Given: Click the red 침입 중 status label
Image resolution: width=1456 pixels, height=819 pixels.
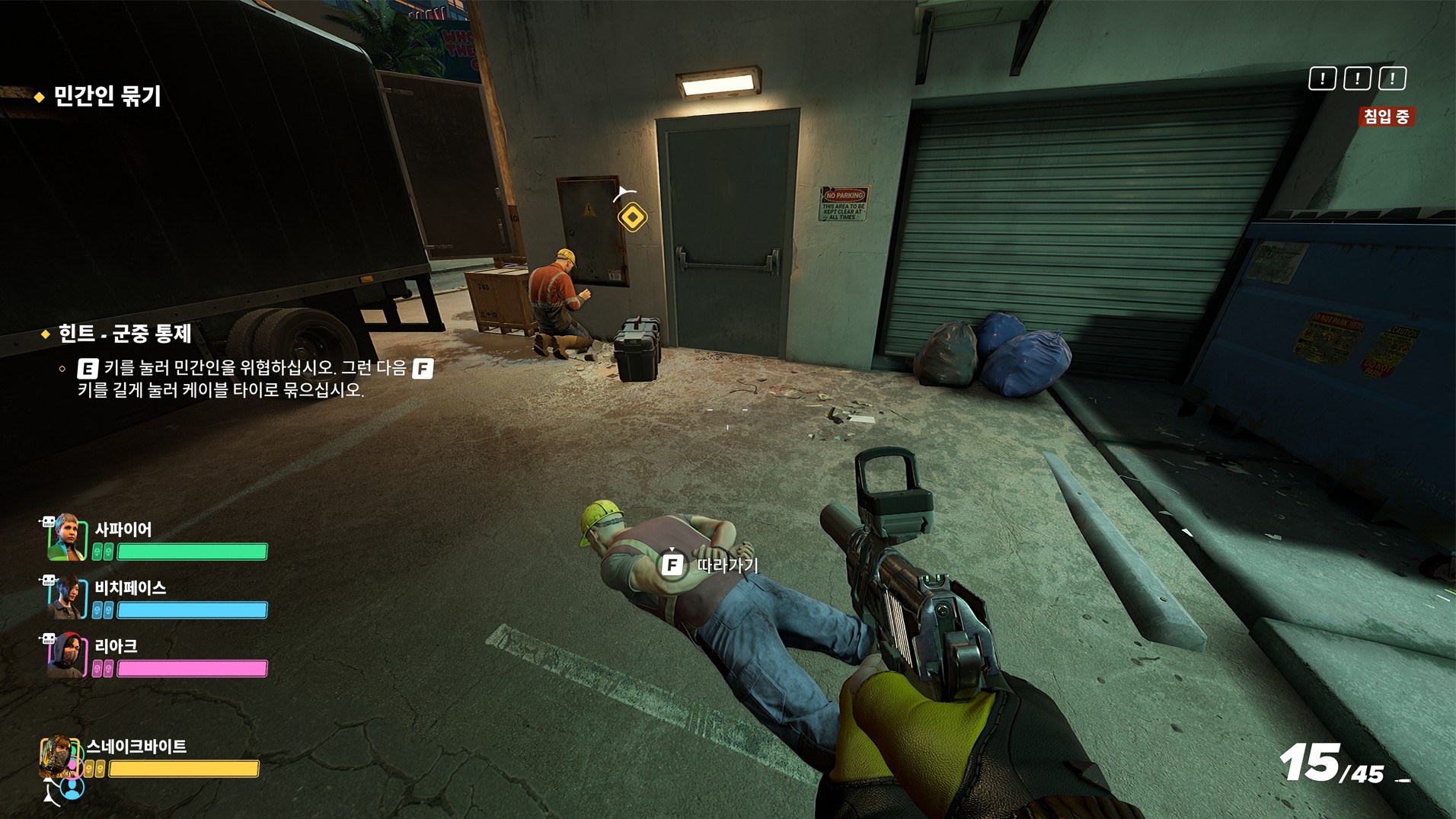Looking at the screenshot, I should click(x=1386, y=117).
